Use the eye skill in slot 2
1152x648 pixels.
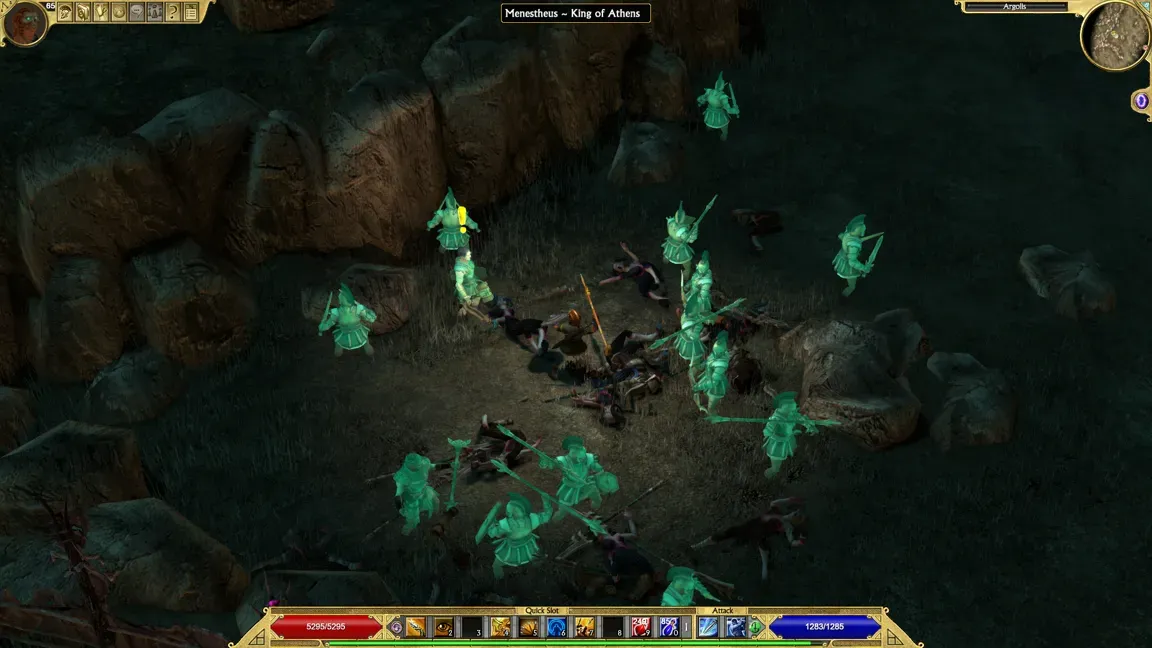[x=443, y=627]
